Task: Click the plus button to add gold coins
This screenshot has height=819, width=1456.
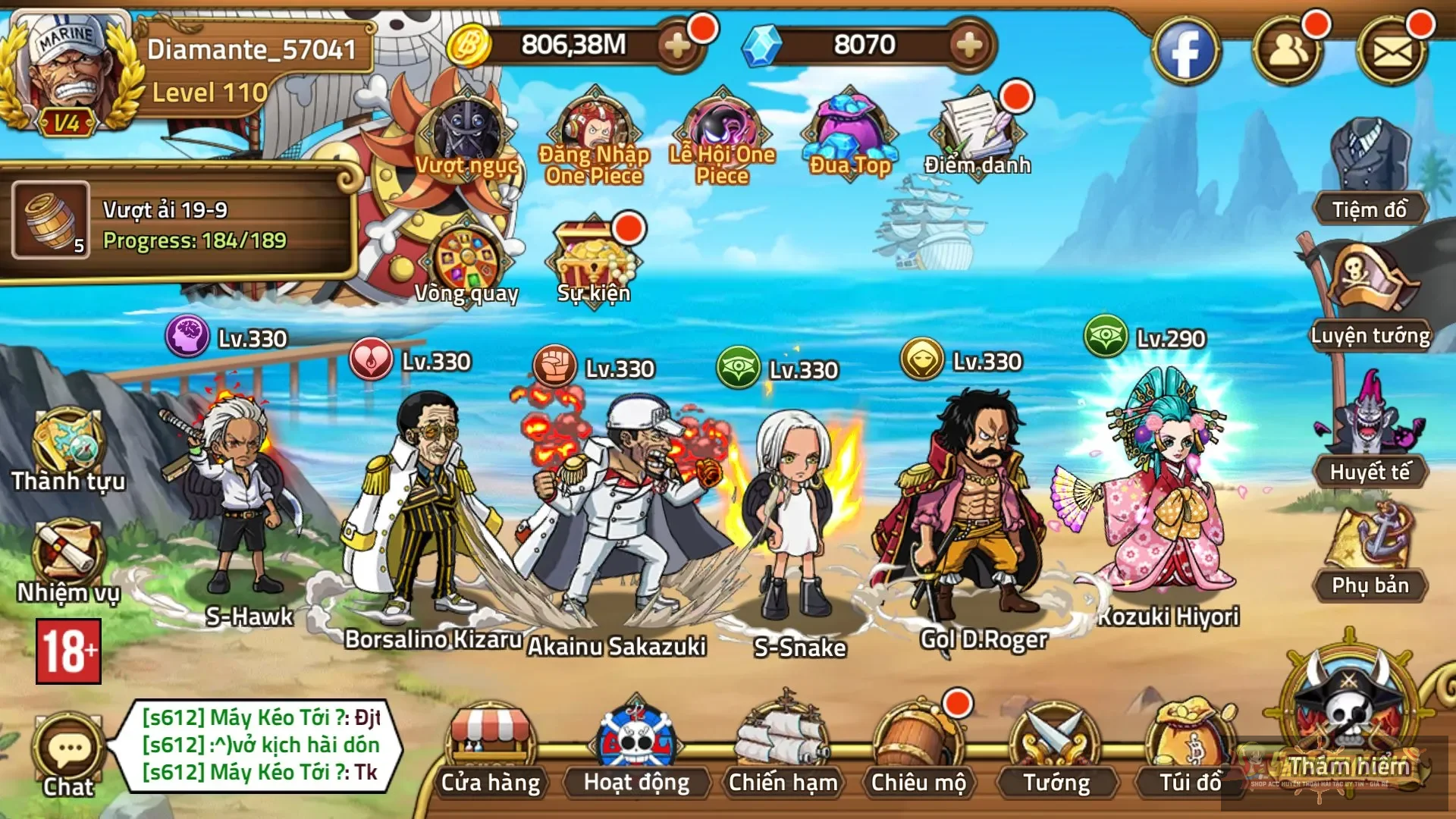Action: pyautogui.click(x=677, y=46)
